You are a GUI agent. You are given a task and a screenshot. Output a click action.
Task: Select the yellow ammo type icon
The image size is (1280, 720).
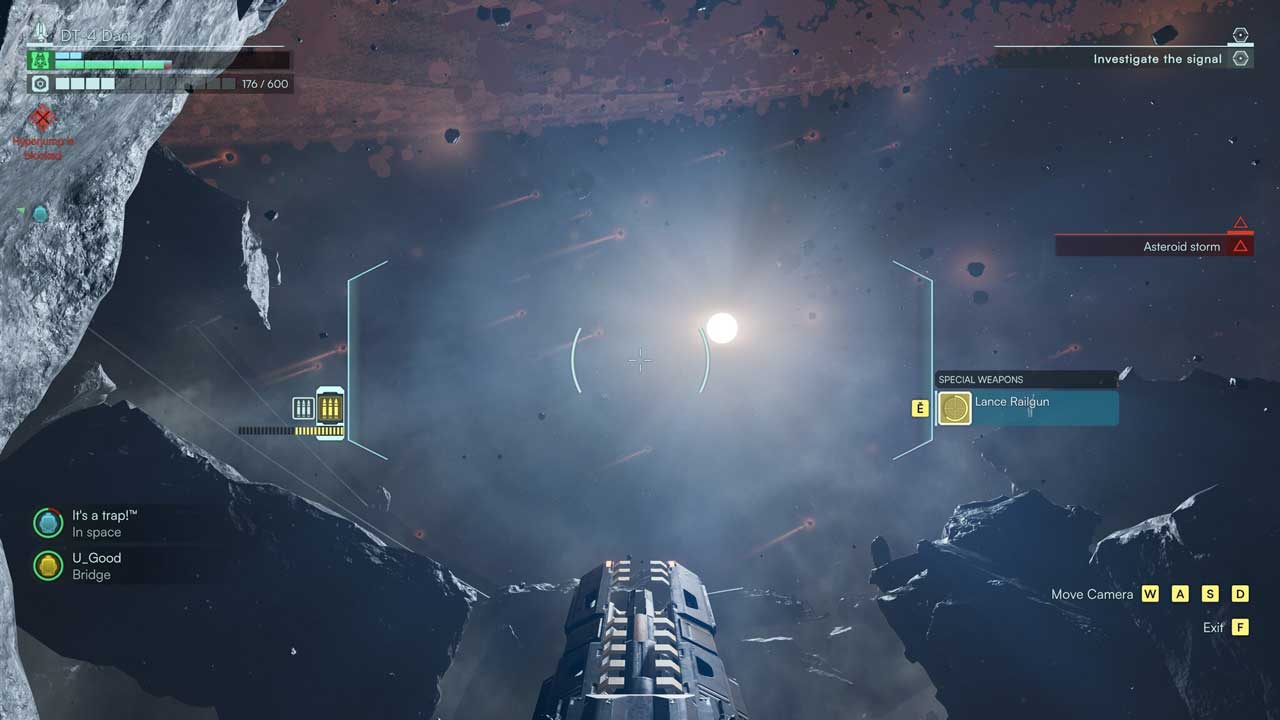(330, 407)
